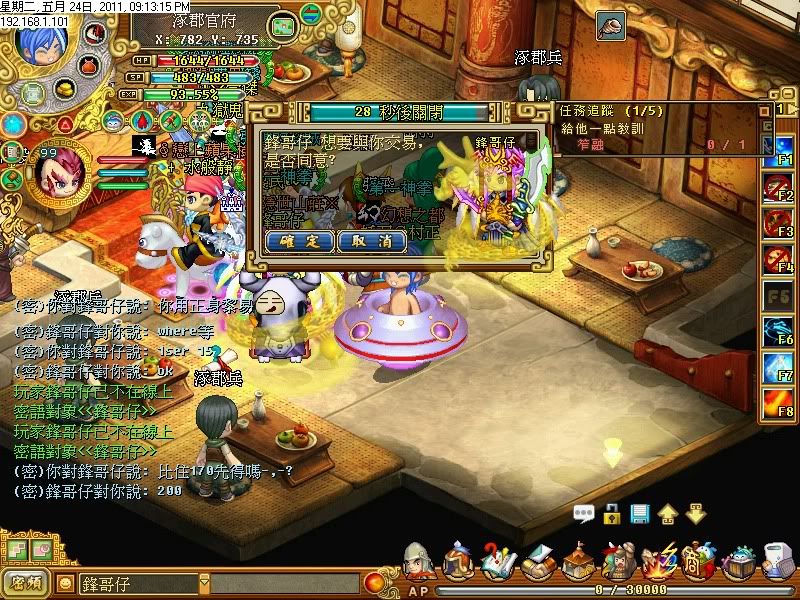Viewport: 800px width, 600px height.
Task: Open the chat bubble icon
Action: pos(584,514)
